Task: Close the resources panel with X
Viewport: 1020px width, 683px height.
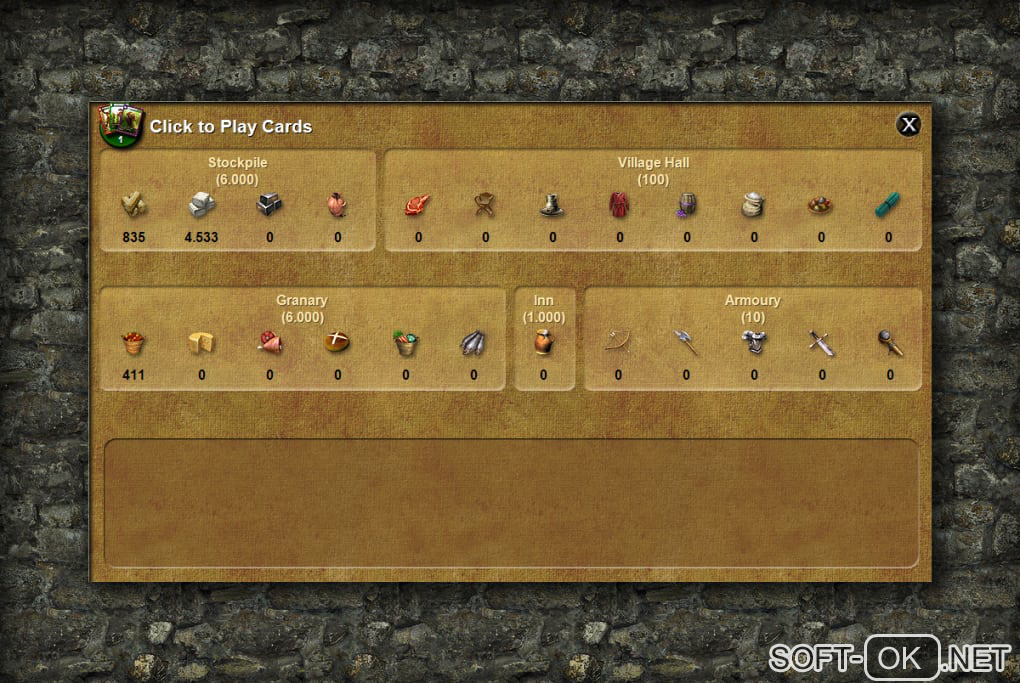Action: (x=908, y=124)
